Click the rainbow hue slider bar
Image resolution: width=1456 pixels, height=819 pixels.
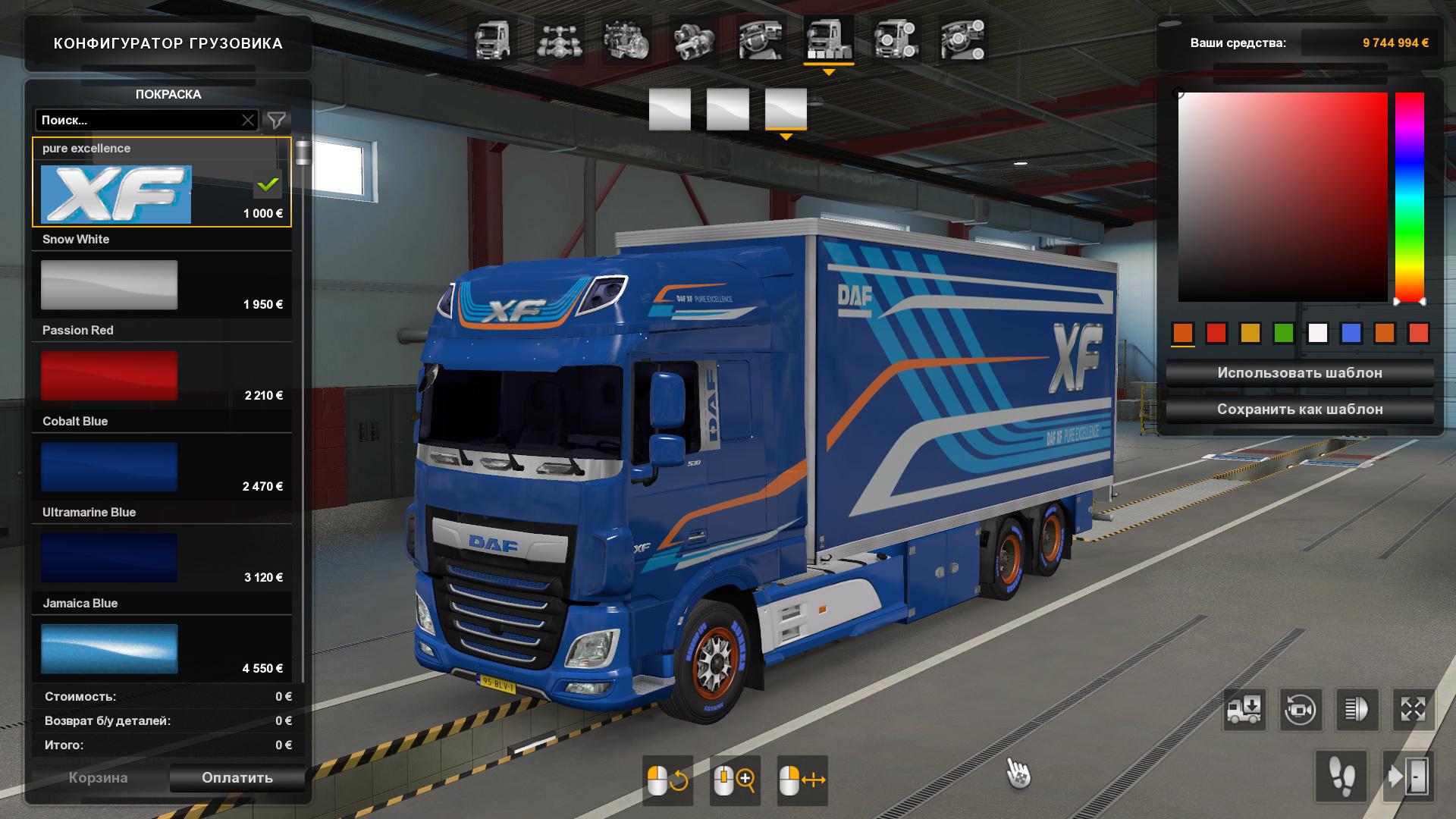[x=1409, y=197]
